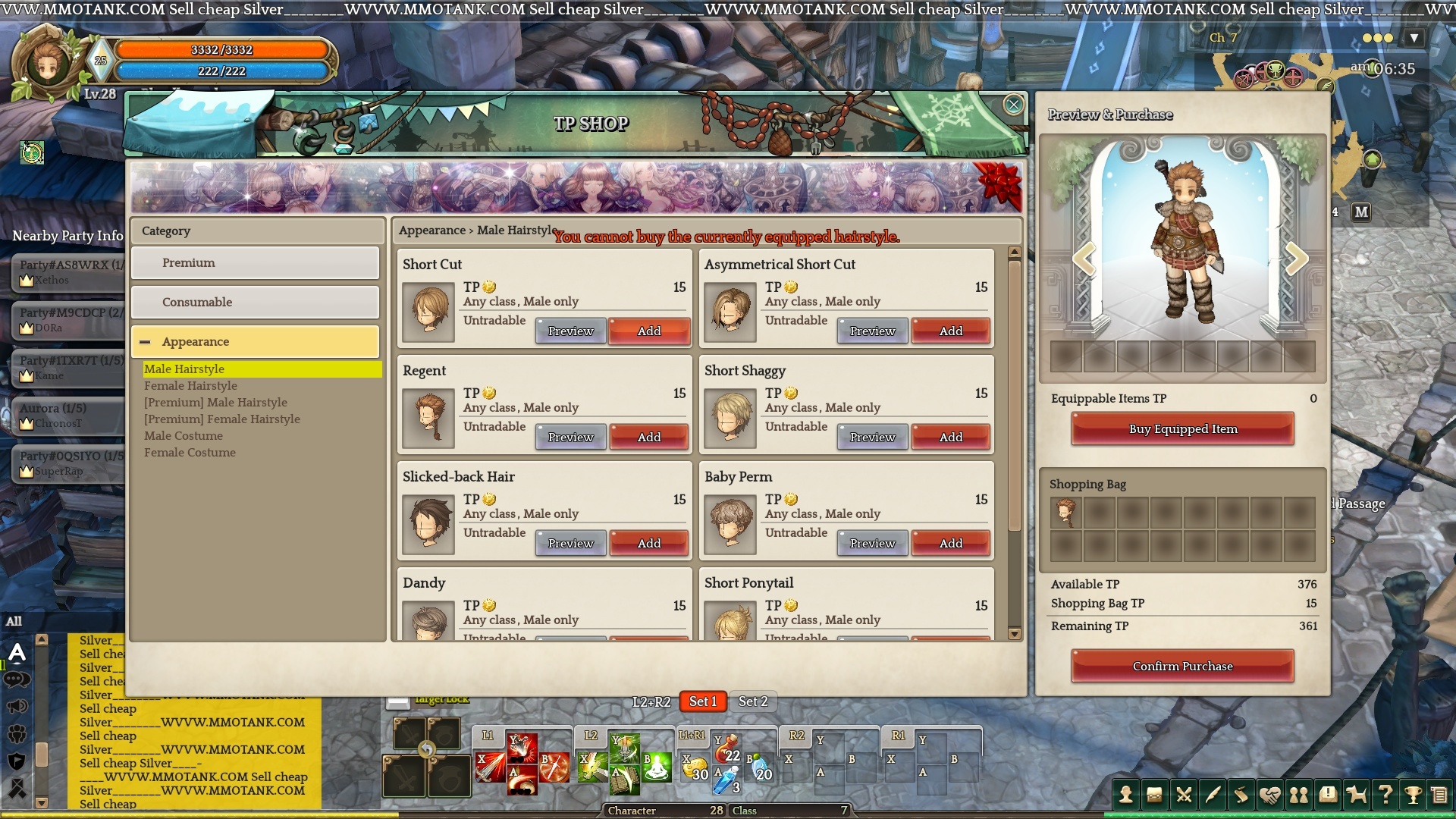Image resolution: width=1456 pixels, height=819 pixels.
Task: Add Asymmetrical Short Cut to bag
Action: click(x=950, y=331)
